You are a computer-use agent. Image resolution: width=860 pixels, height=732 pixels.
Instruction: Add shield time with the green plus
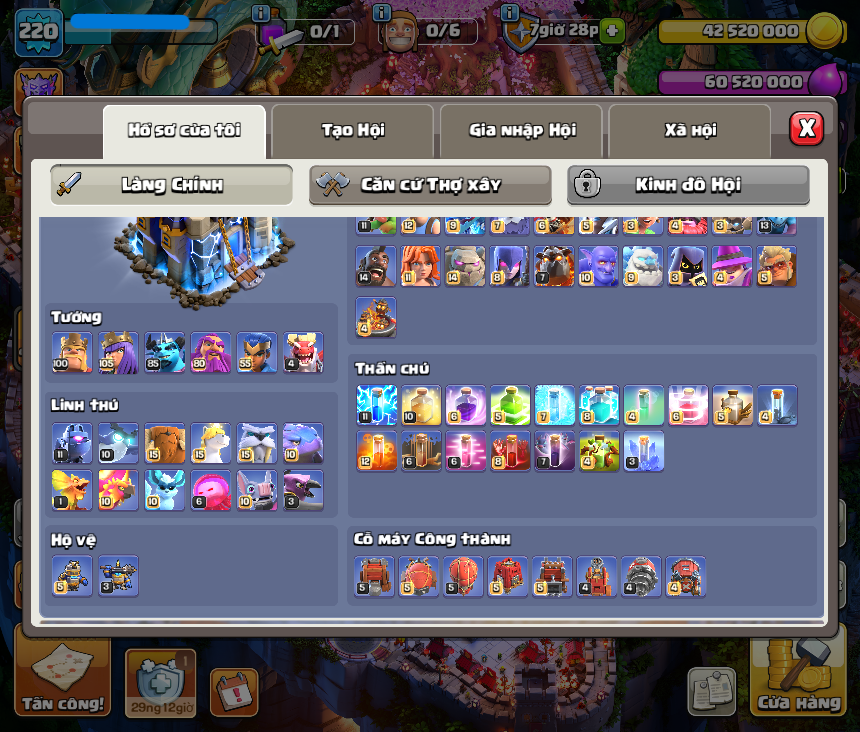(613, 31)
